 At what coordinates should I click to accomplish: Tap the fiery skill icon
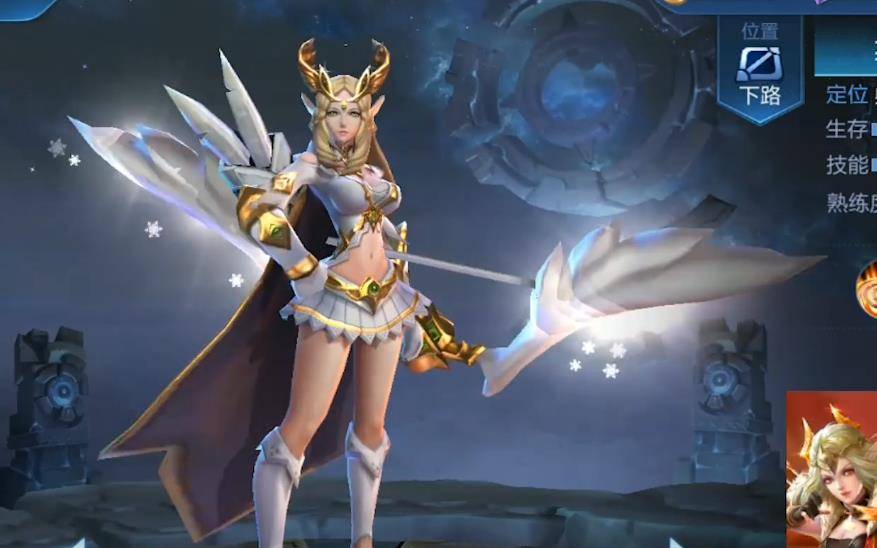(x=868, y=288)
